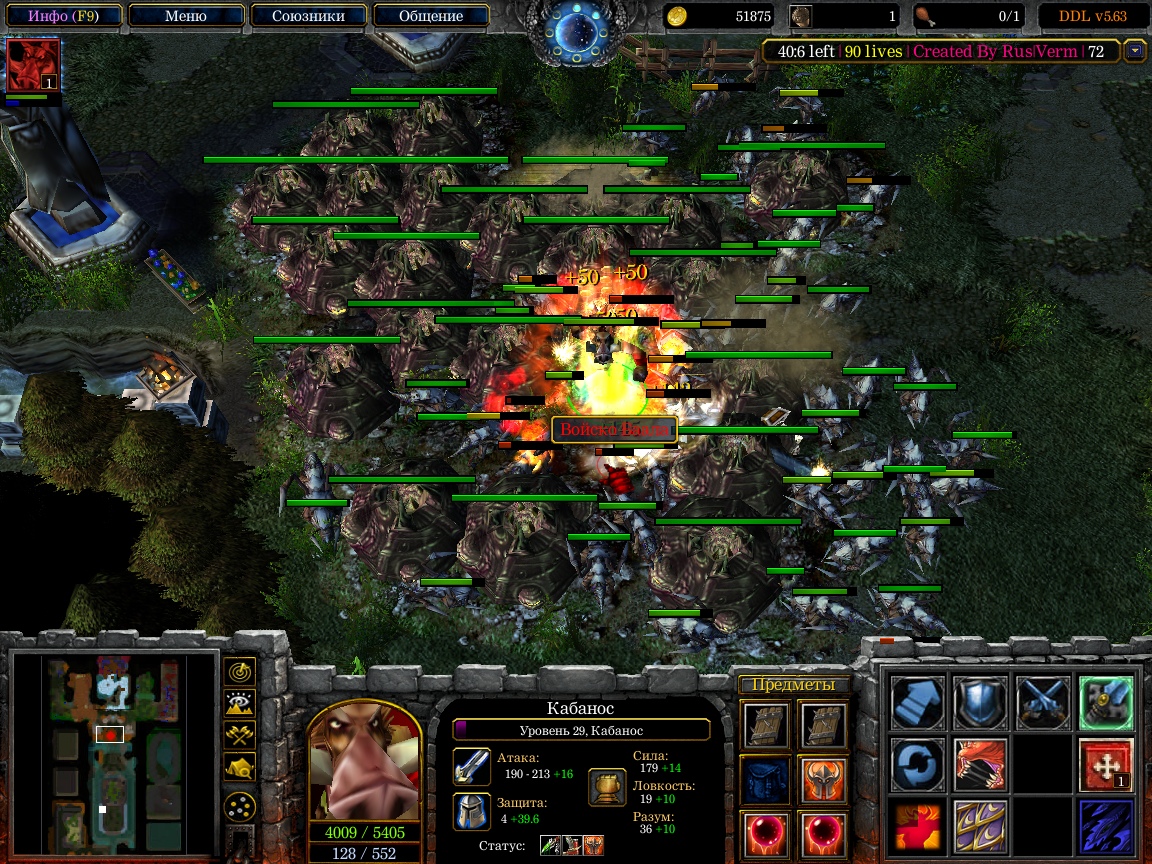Viewport: 1152px width, 864px height.
Task: Use the blue backpack inventory item
Action: click(767, 780)
